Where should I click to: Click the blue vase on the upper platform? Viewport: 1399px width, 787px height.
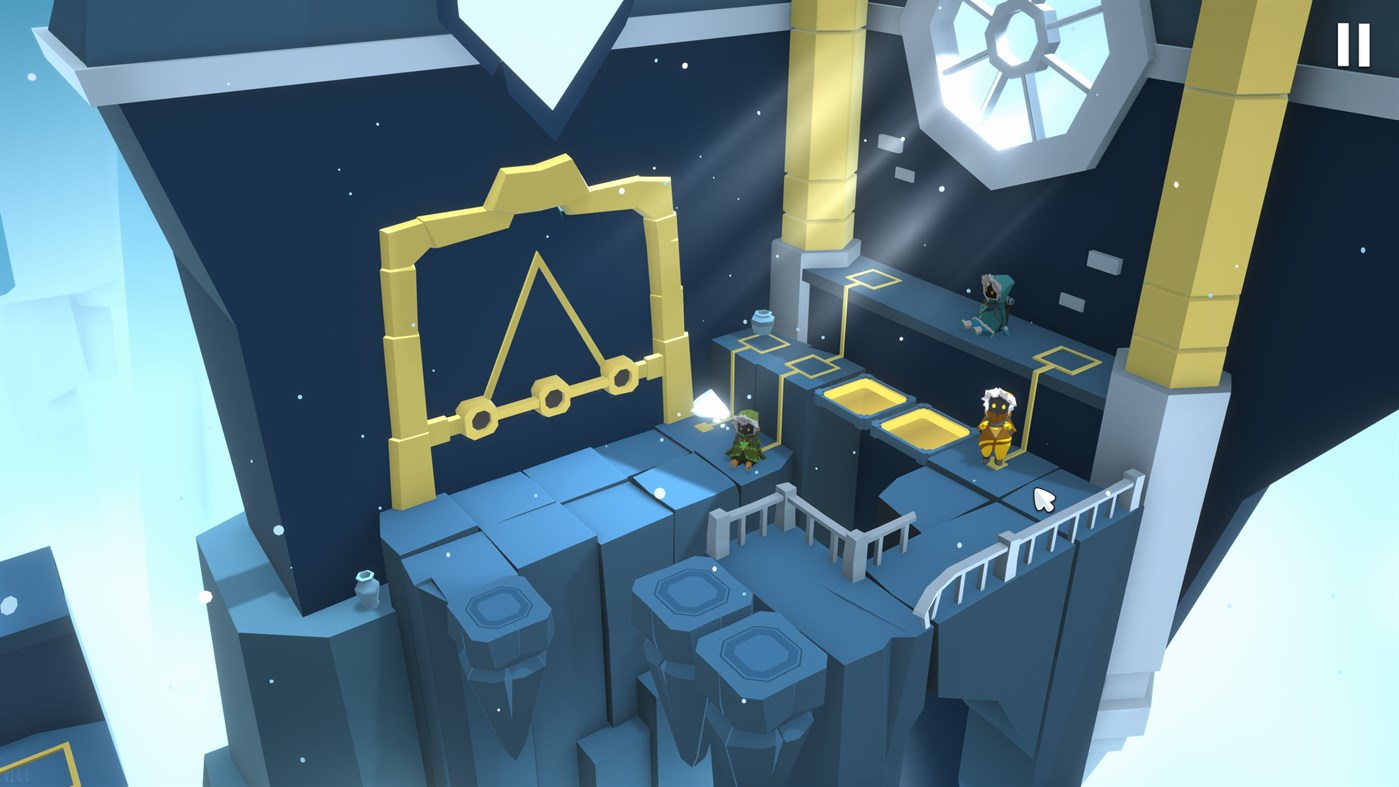[764, 320]
